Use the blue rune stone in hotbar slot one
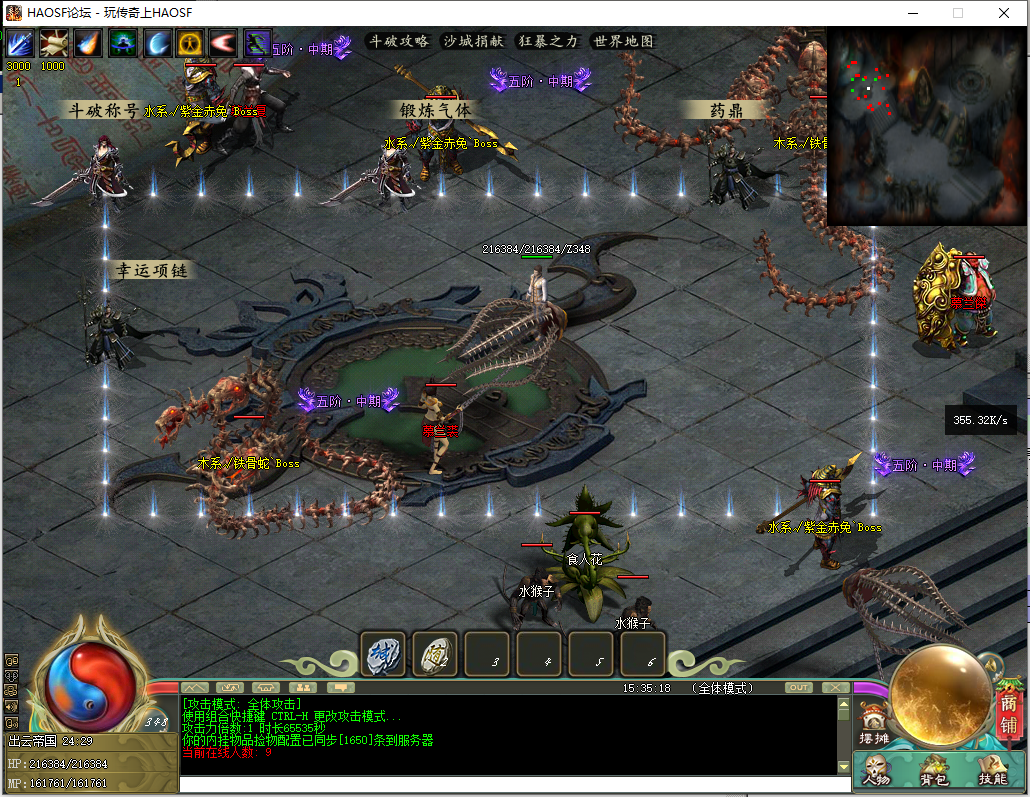This screenshot has height=797, width=1030. (381, 654)
